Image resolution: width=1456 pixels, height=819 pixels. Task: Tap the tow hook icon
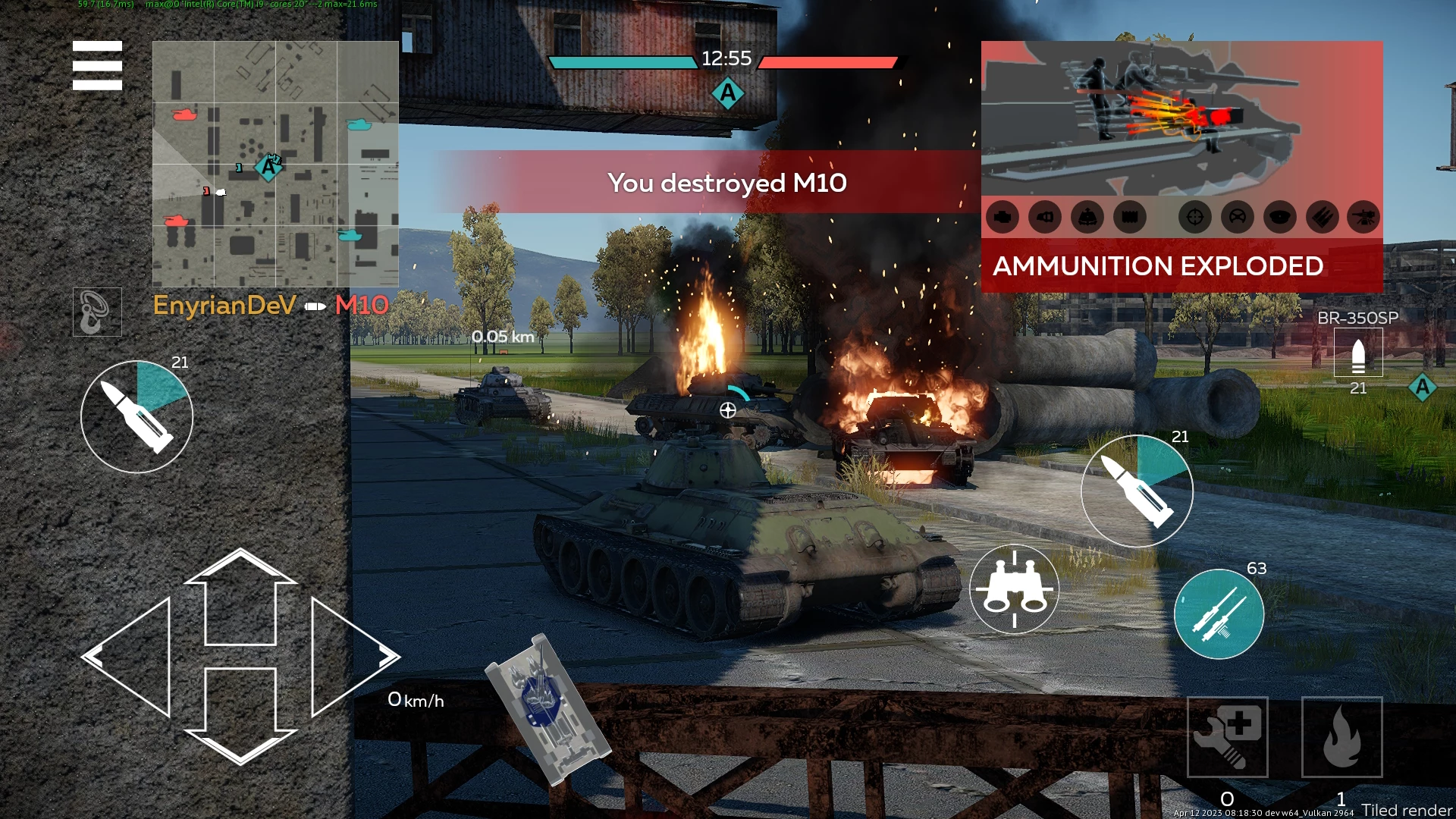coord(97,312)
